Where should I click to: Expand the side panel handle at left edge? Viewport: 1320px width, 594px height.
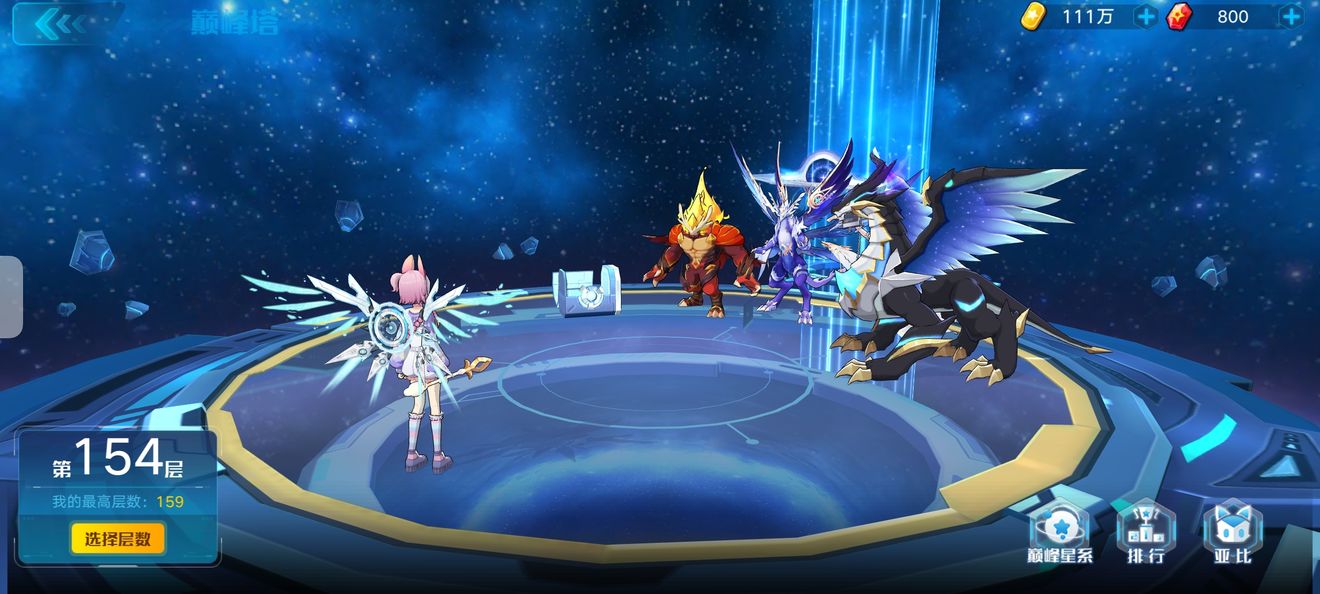(x=11, y=297)
